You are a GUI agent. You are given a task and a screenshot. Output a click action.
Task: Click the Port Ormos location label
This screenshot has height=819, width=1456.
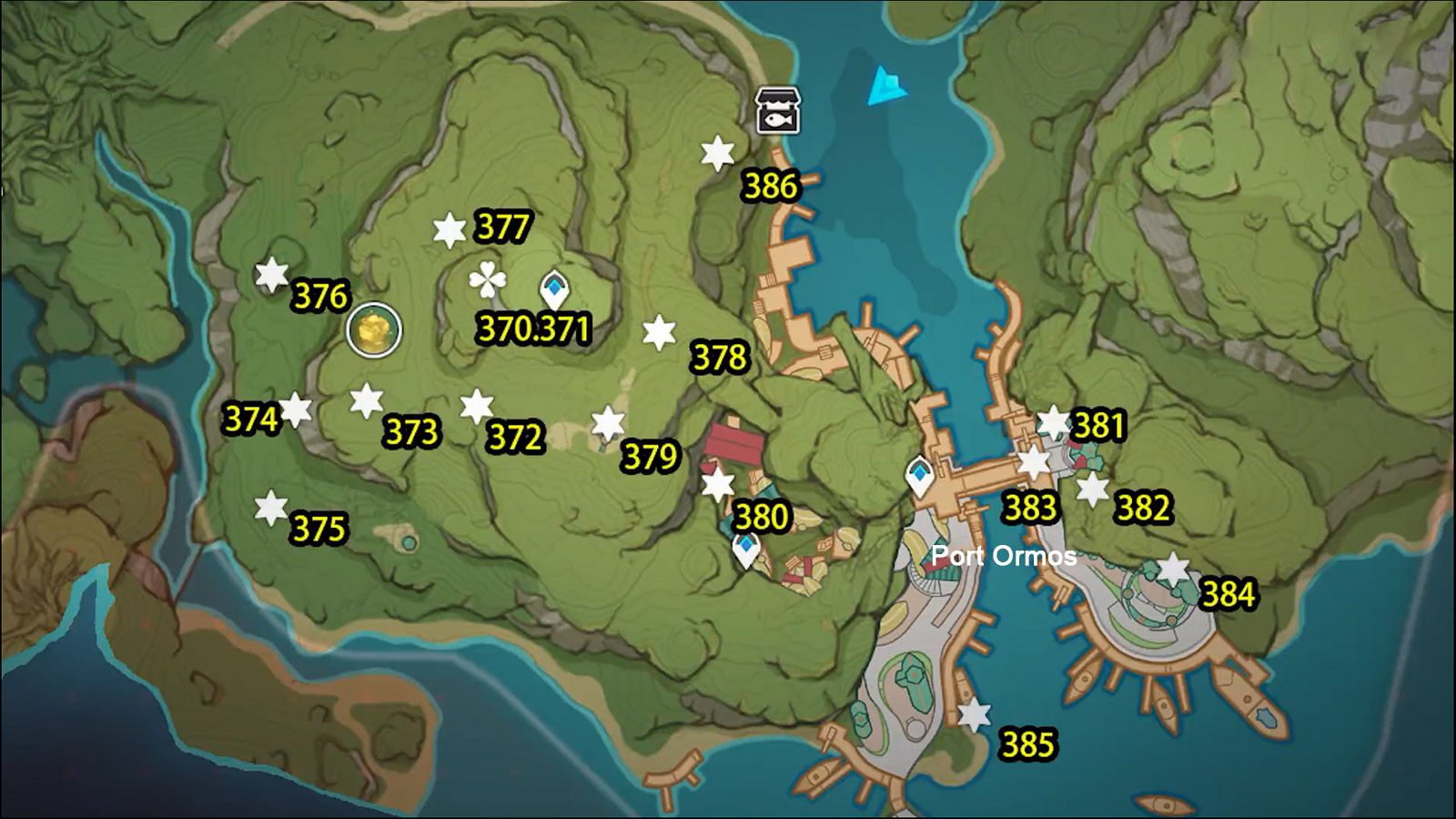click(x=1005, y=554)
